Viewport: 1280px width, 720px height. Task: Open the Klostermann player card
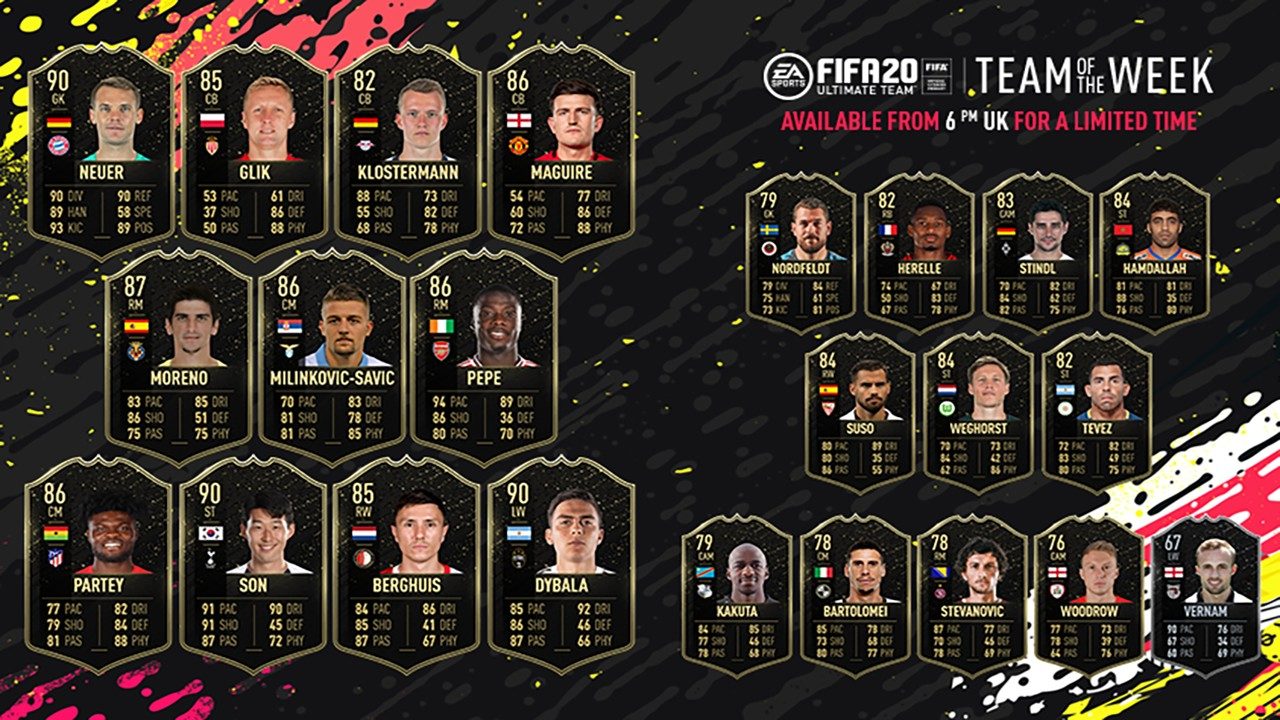[x=408, y=150]
